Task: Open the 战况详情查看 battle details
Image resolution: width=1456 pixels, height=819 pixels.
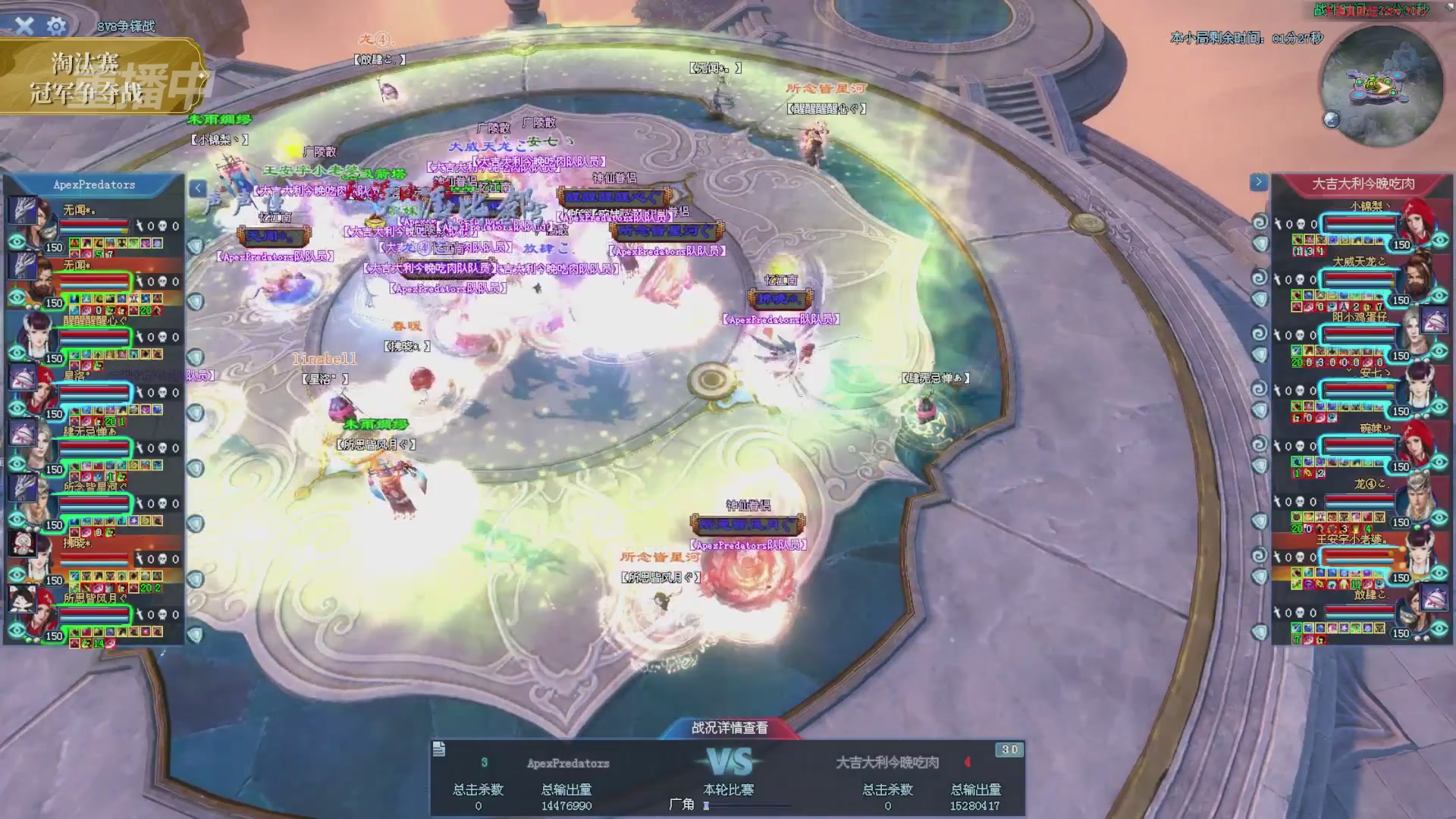Action: 730,728
